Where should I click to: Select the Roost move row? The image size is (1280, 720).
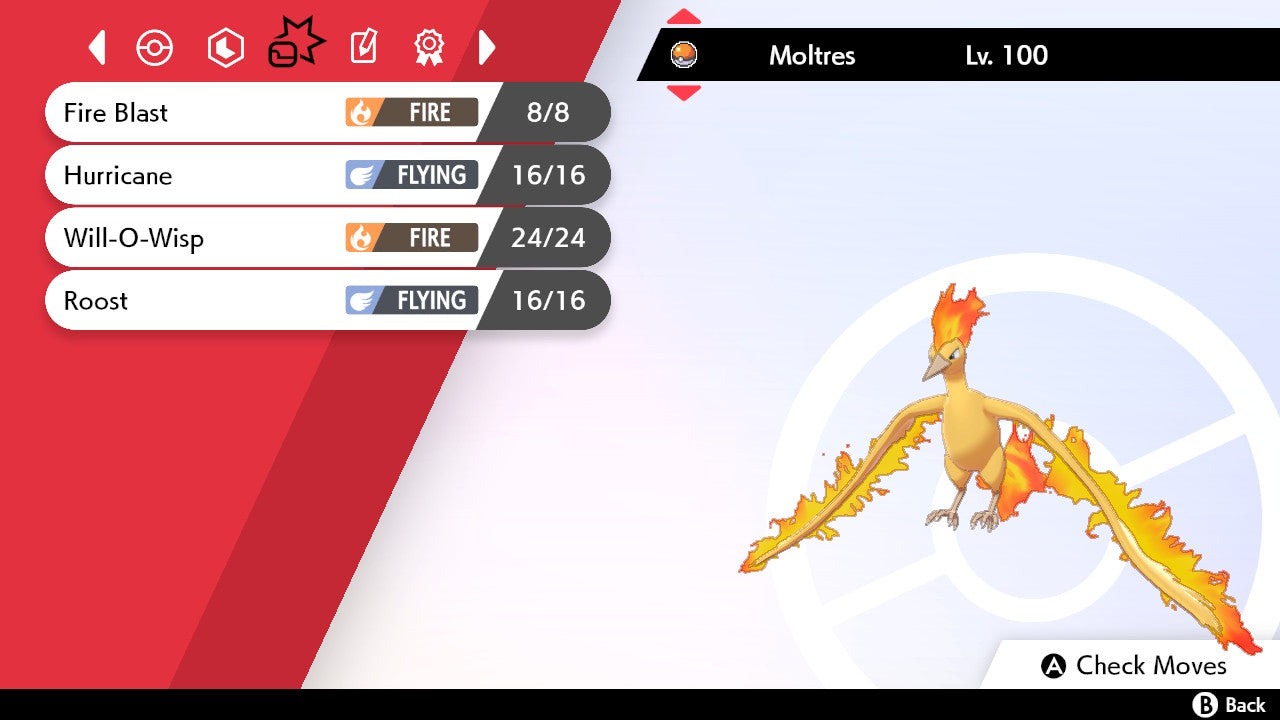pyautogui.click(x=326, y=300)
